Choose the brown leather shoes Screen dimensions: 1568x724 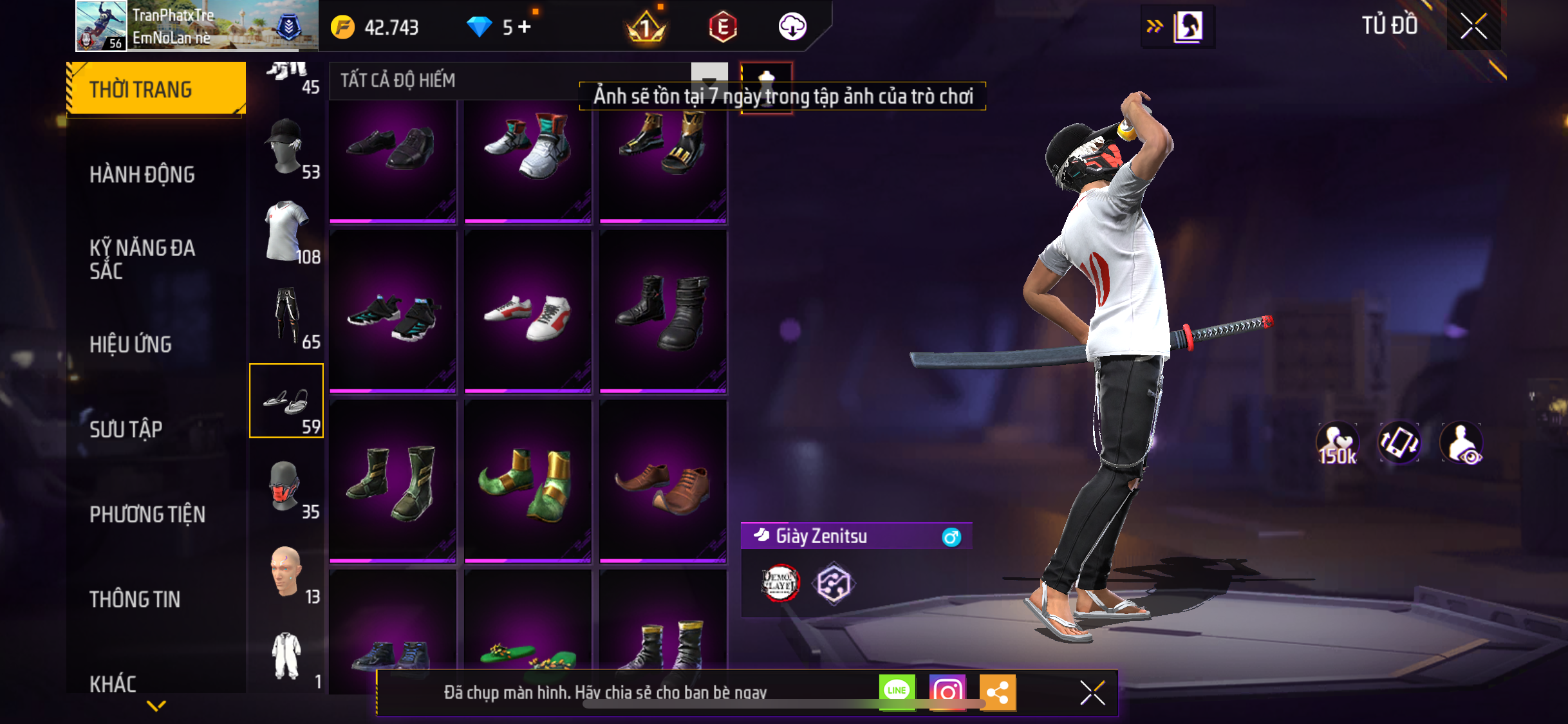coord(662,481)
